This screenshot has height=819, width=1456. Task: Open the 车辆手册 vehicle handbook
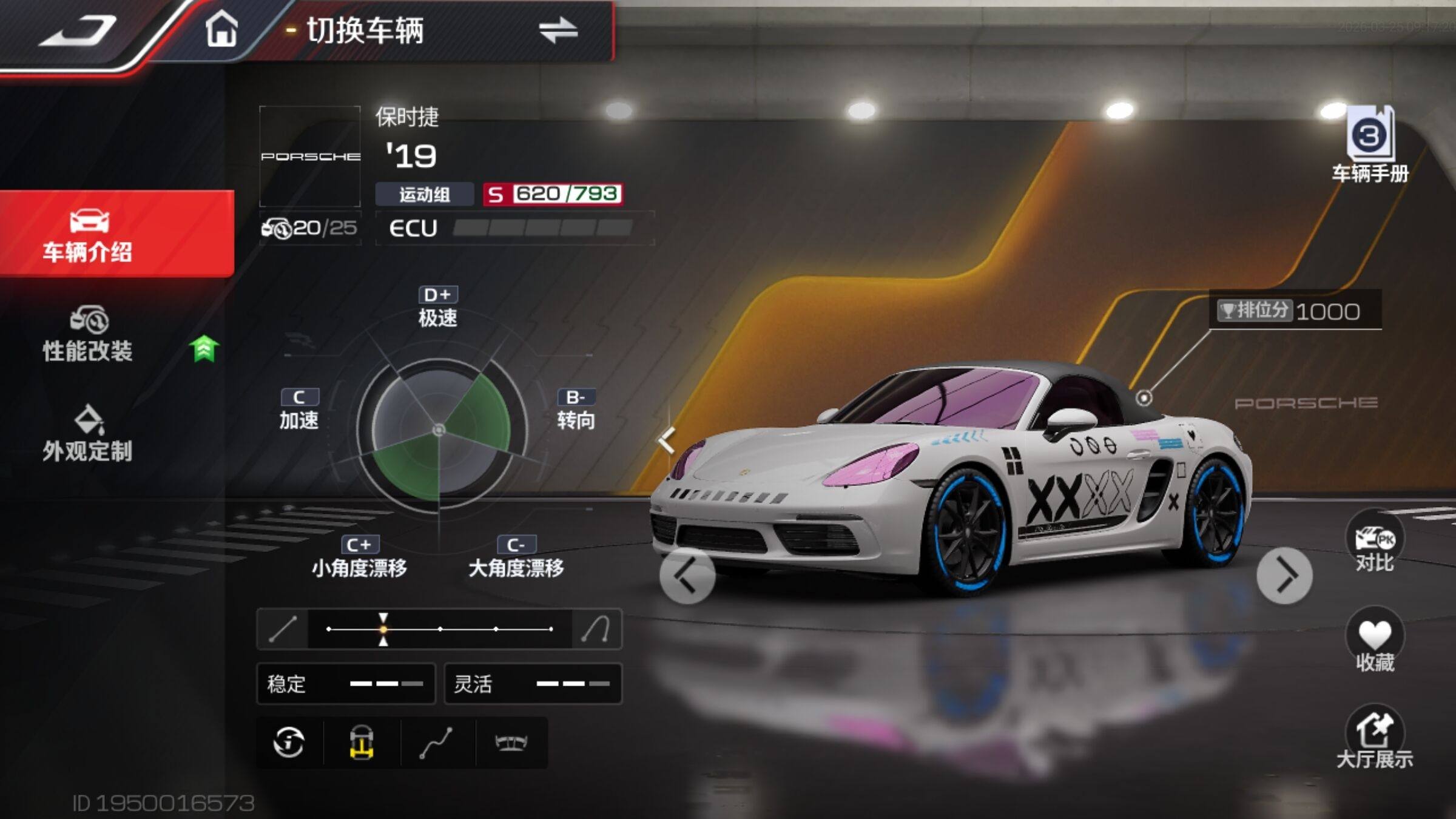(x=1370, y=146)
